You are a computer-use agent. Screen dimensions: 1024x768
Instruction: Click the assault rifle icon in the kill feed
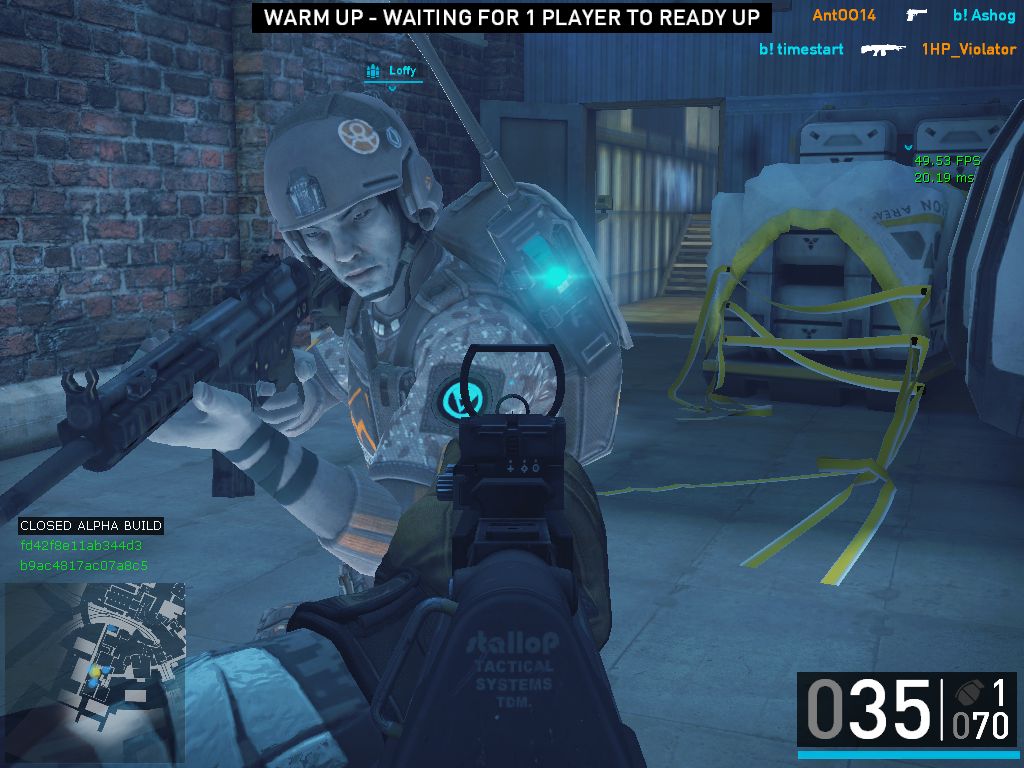(883, 49)
